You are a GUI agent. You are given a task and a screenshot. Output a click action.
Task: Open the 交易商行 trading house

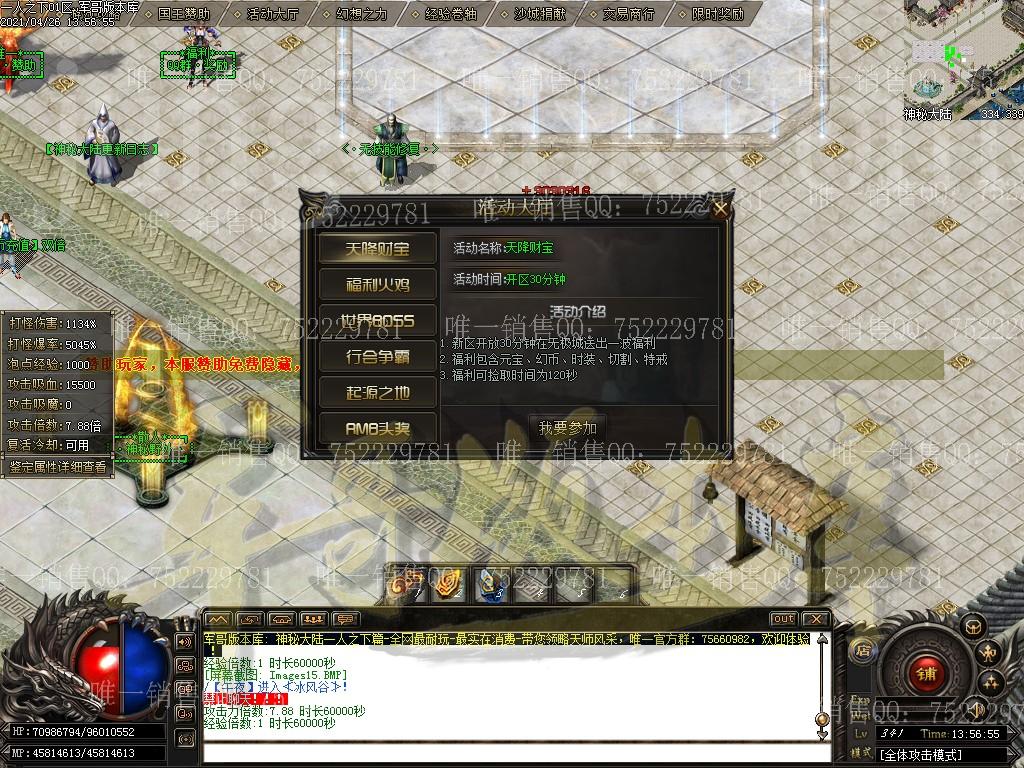(628, 14)
